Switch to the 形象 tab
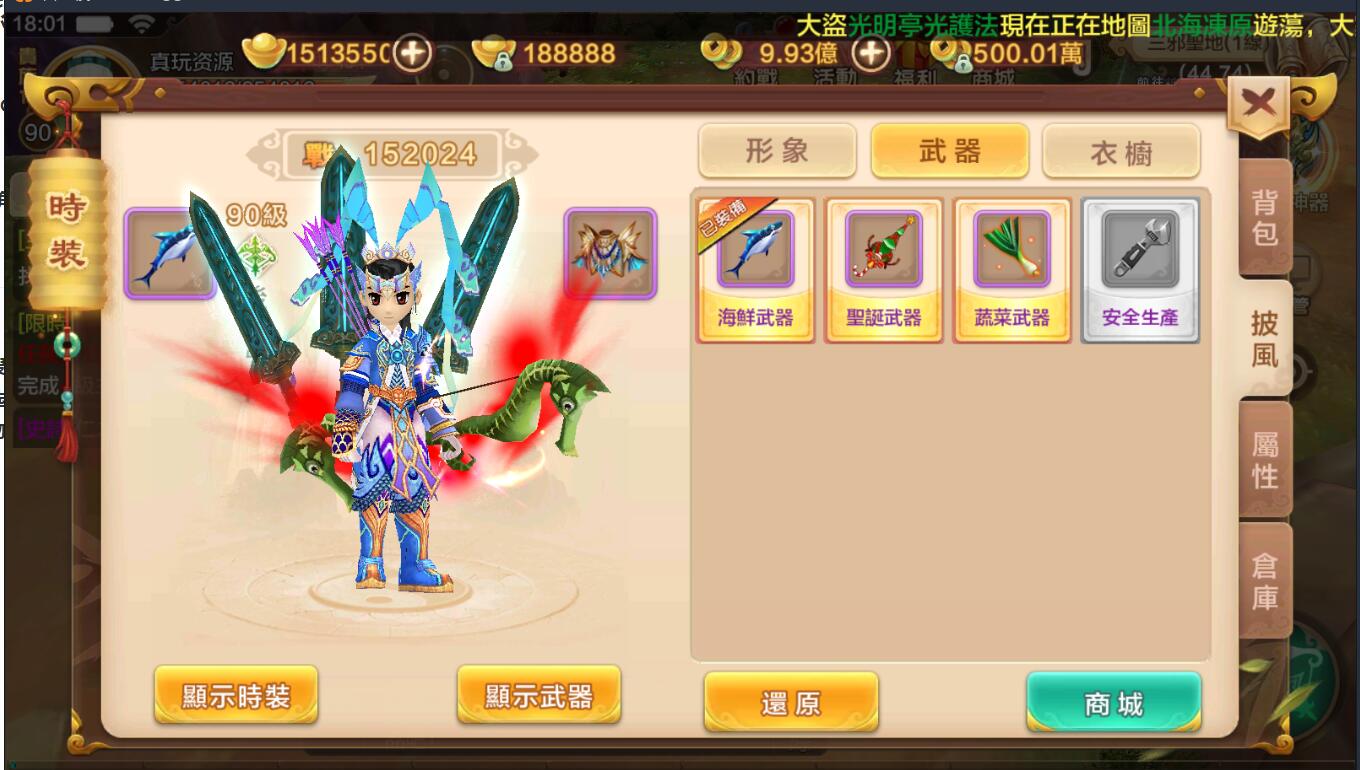This screenshot has height=770, width=1360. coord(777,151)
